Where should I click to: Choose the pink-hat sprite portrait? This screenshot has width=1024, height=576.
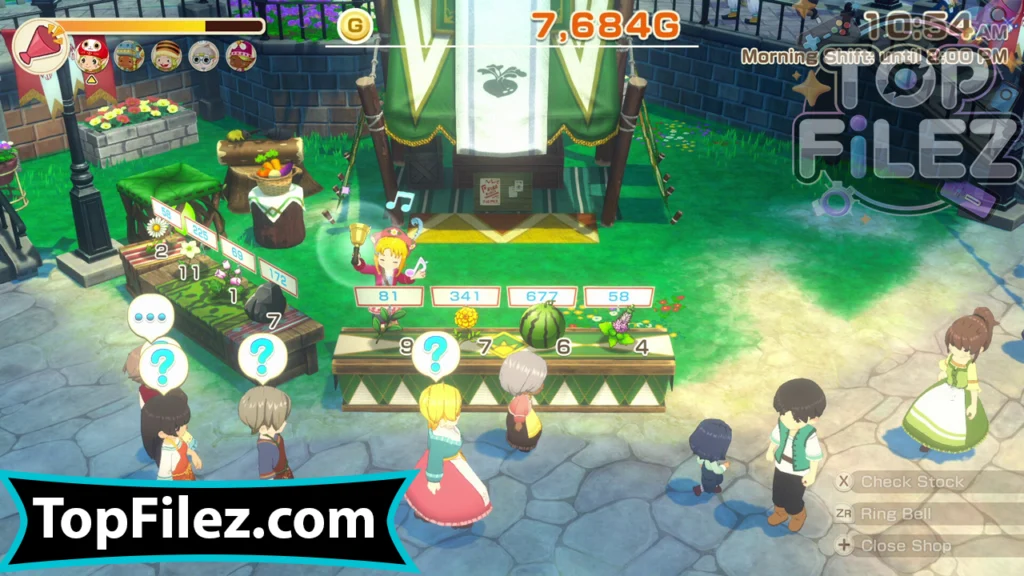(241, 55)
